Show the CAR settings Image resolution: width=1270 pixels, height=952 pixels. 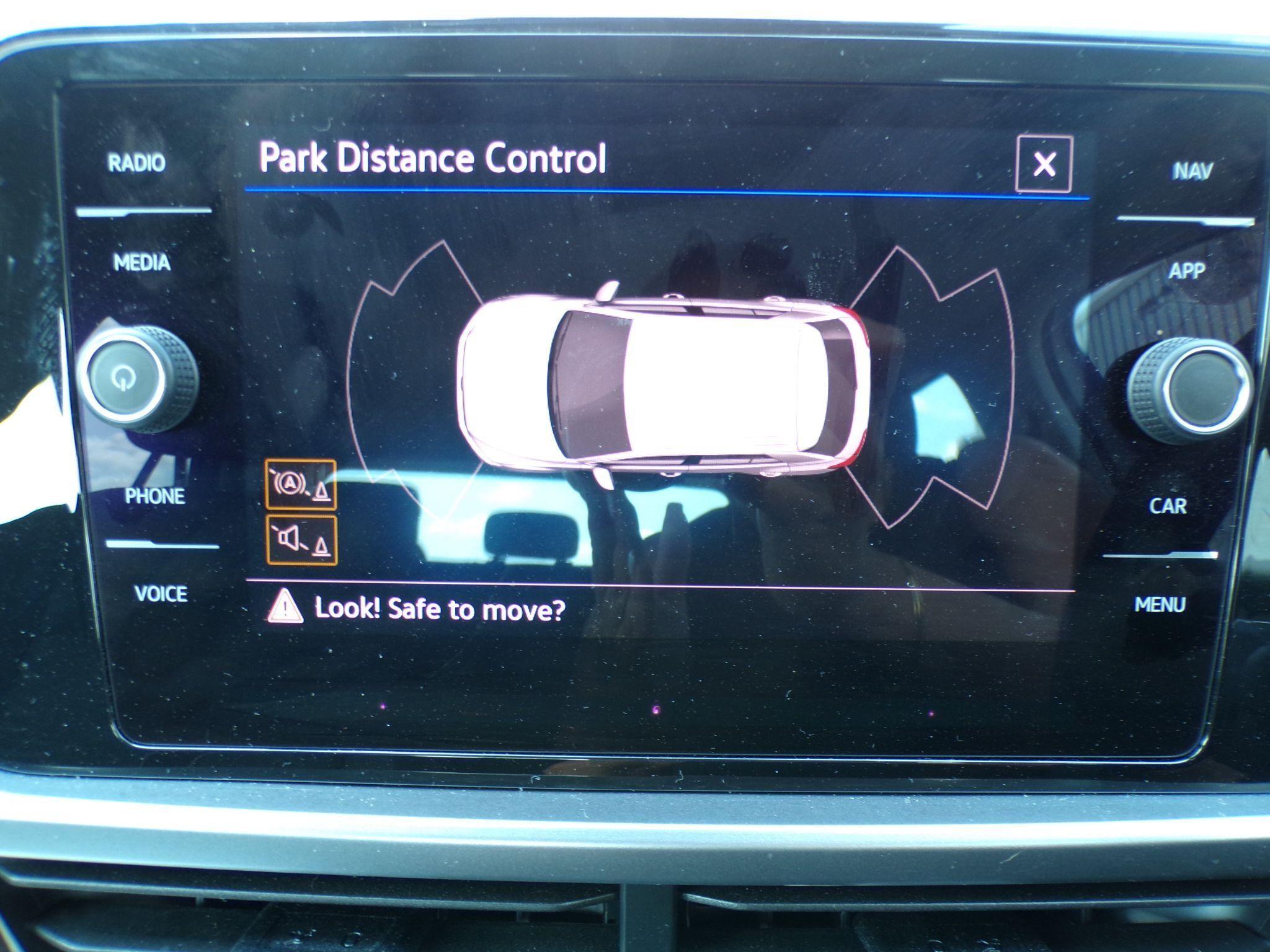click(x=1168, y=506)
